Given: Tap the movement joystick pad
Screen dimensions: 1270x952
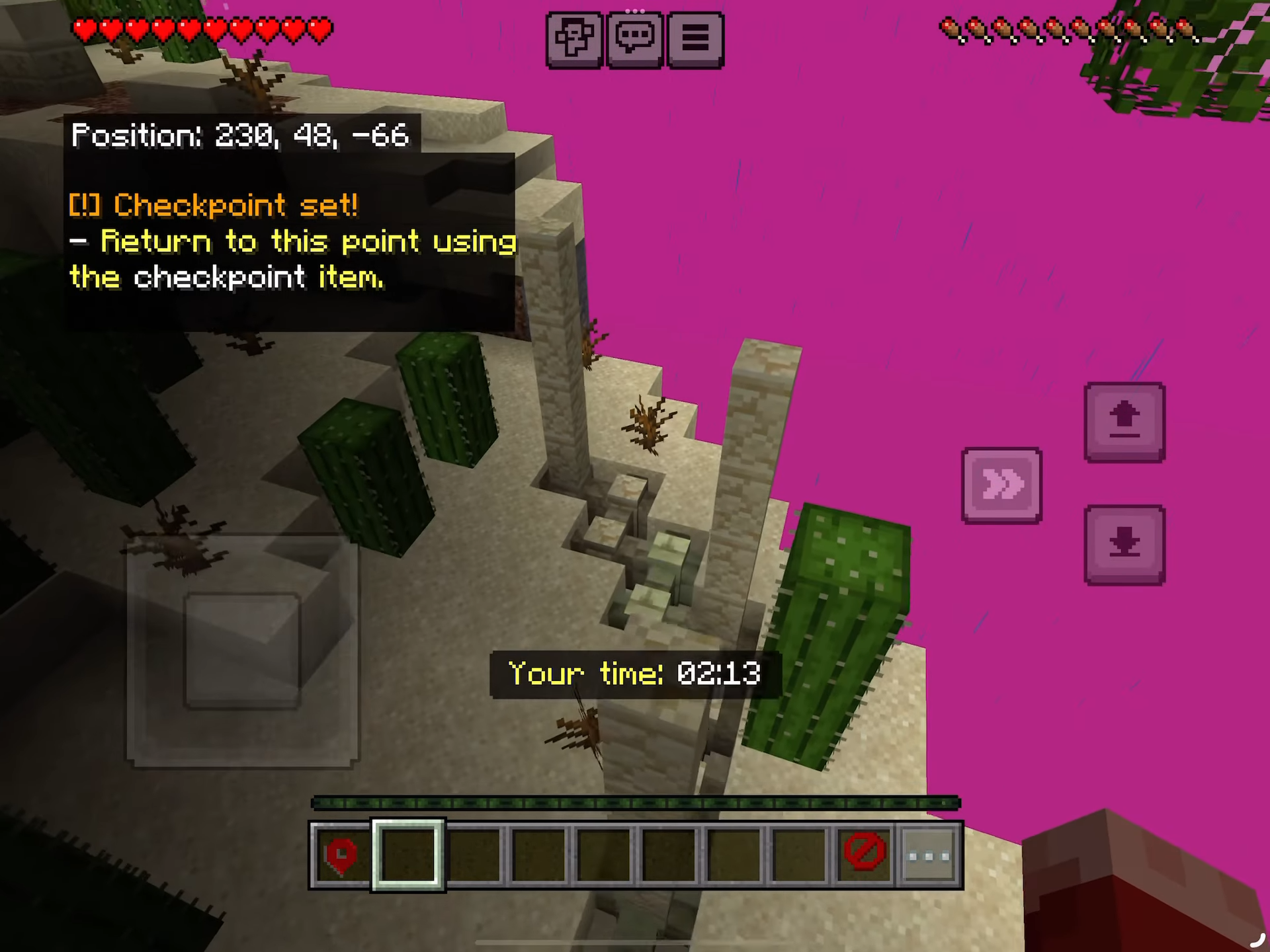Looking at the screenshot, I should (243, 651).
